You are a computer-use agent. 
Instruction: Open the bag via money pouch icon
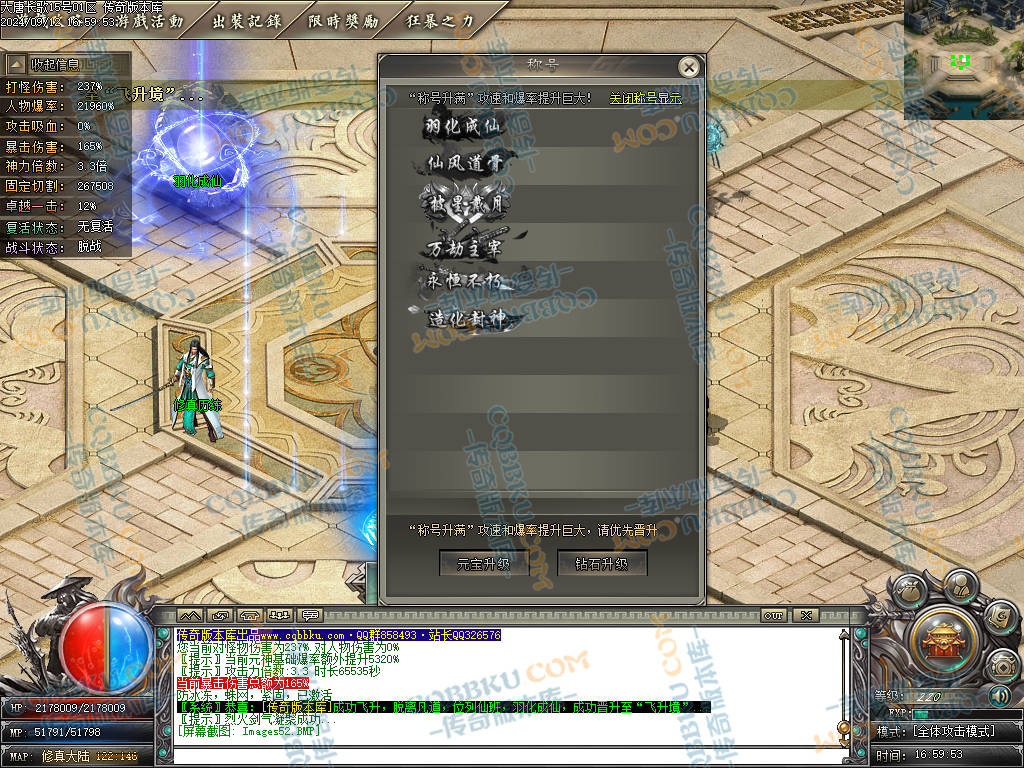pos(908,590)
